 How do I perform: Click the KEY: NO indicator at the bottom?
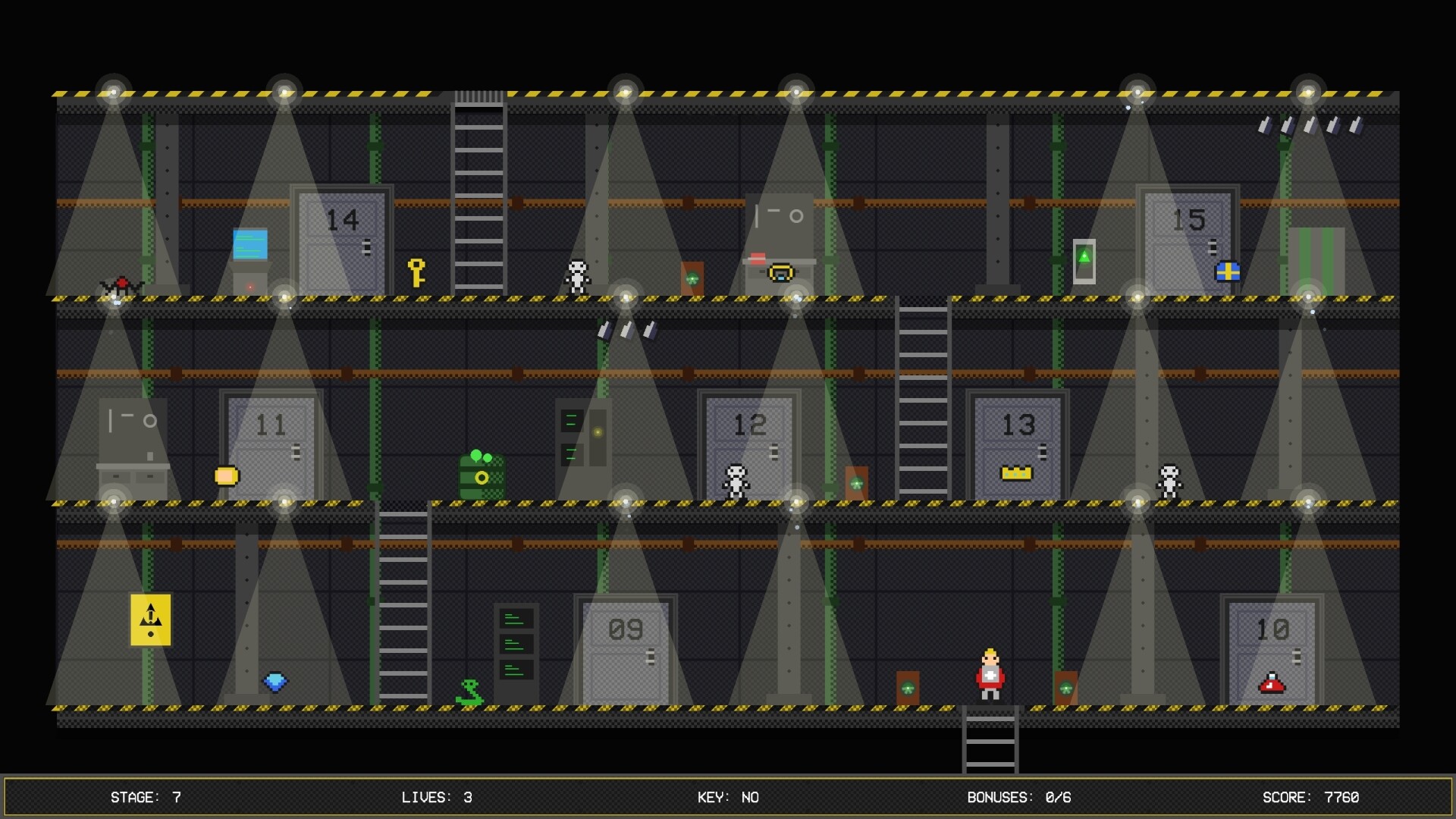[x=729, y=797]
